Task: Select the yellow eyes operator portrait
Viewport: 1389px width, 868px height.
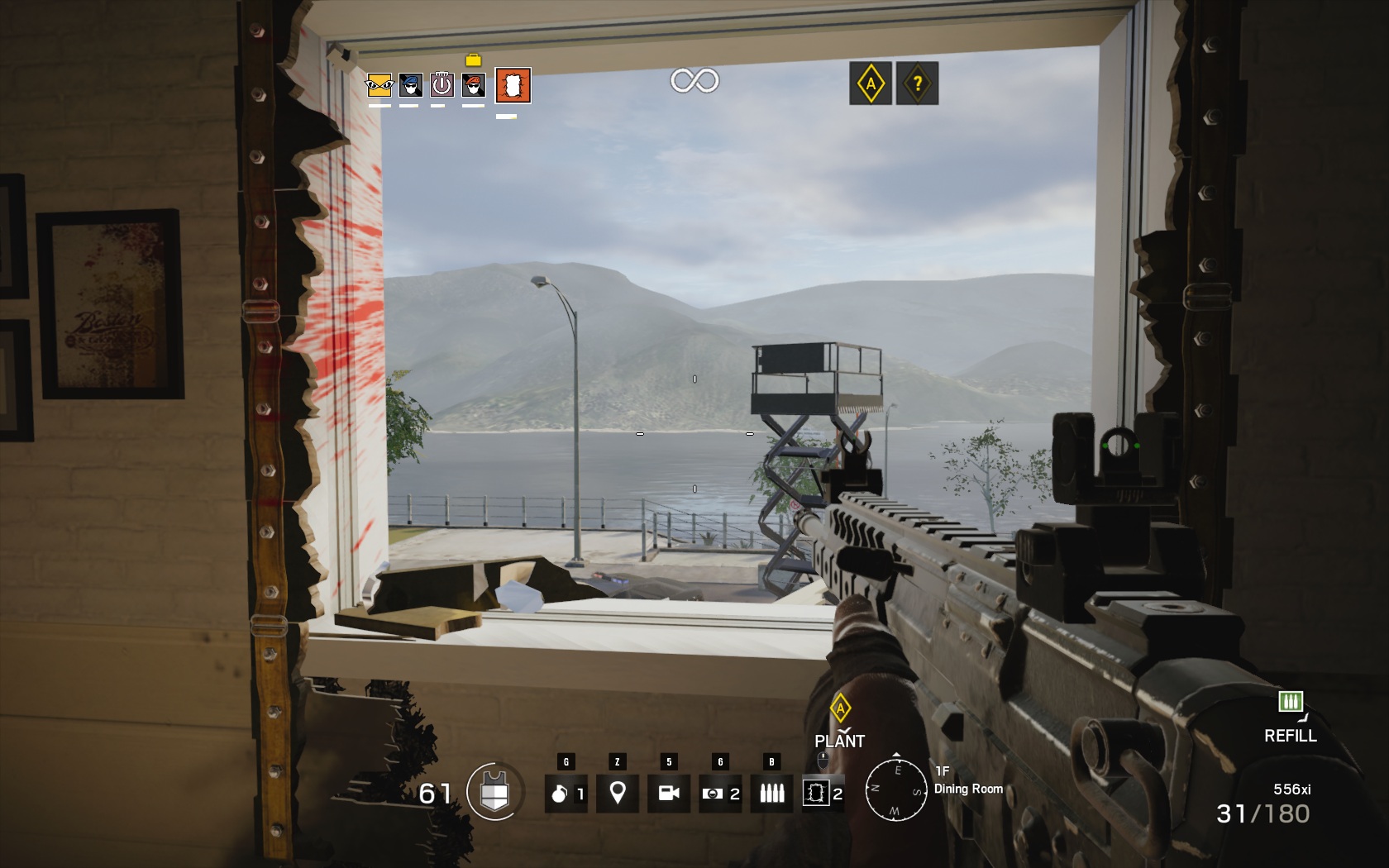Action: click(x=379, y=85)
